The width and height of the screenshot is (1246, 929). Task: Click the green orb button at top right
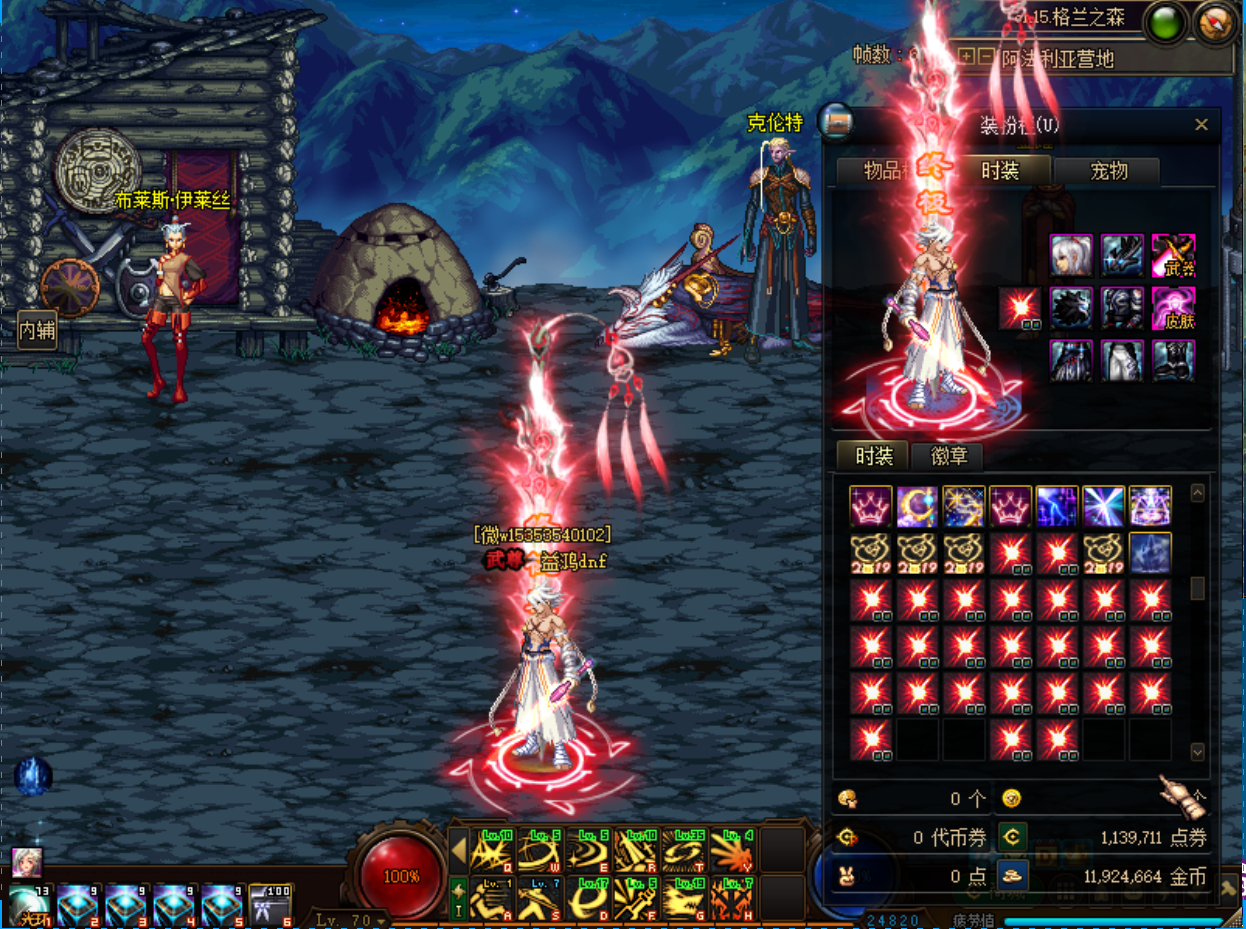click(1165, 23)
